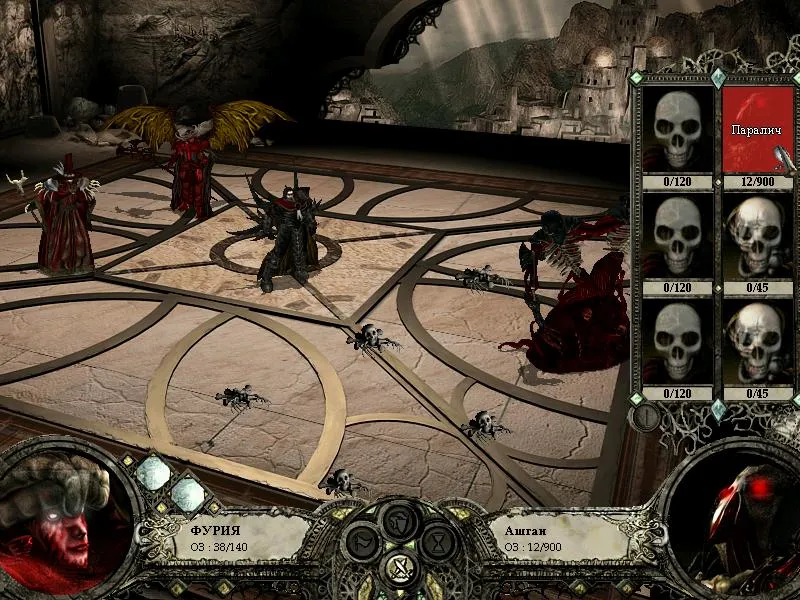
Task: Retreat using the flag button
Action: 360,542
